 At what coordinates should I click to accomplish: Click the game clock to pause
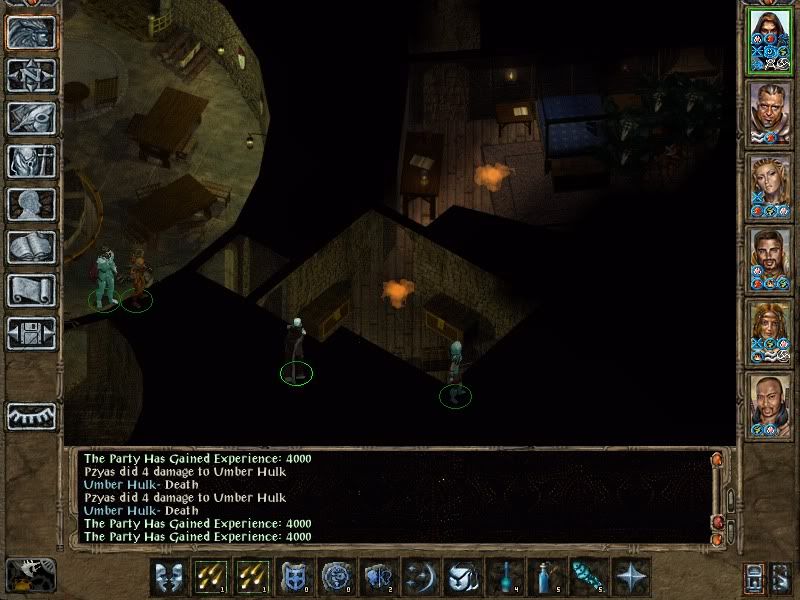(30, 574)
